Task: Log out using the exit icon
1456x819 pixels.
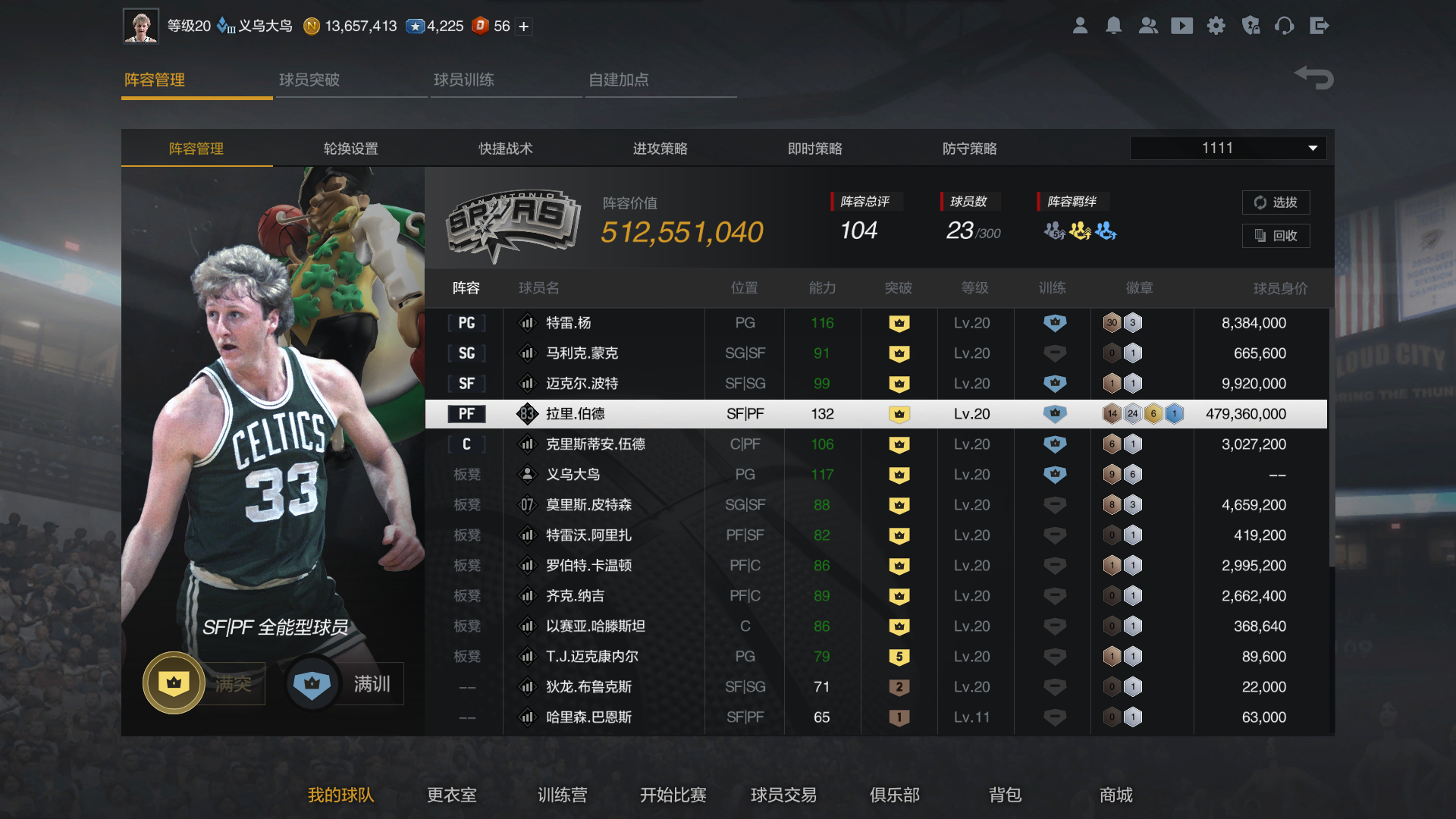Action: (x=1319, y=25)
